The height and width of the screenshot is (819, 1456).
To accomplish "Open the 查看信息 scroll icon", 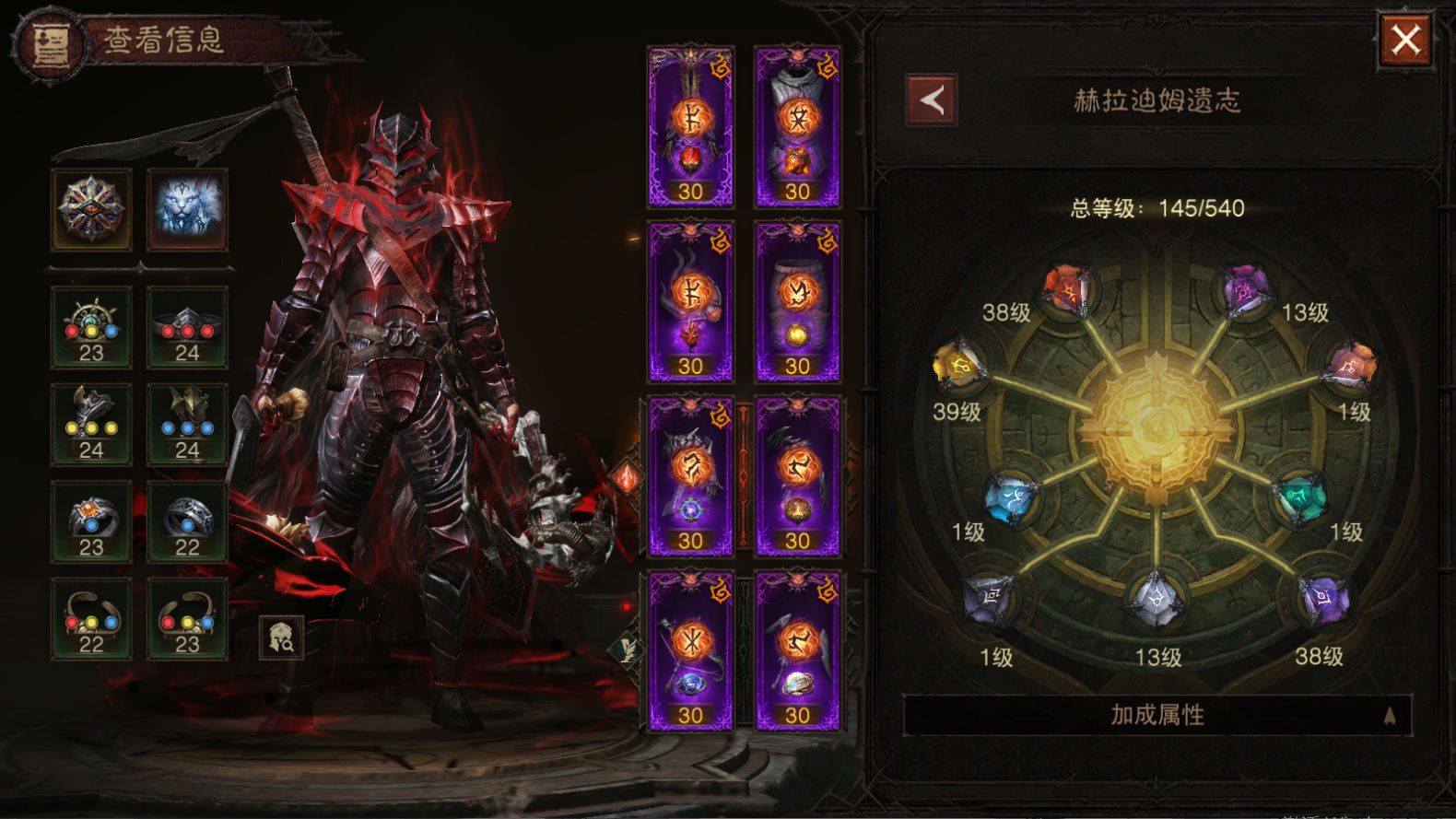I will click(49, 42).
